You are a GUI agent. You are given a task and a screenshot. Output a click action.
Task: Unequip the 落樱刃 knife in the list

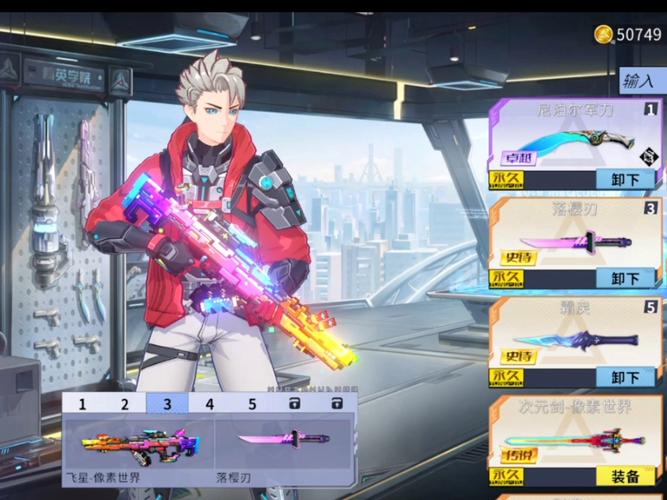coord(626,279)
